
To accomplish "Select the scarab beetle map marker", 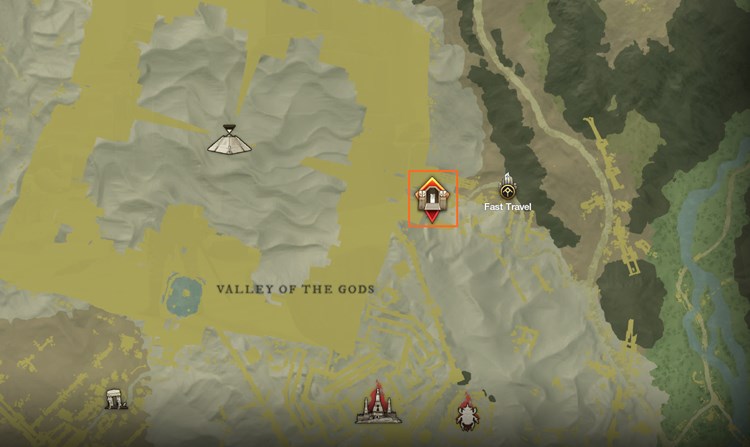I will 467,413.
